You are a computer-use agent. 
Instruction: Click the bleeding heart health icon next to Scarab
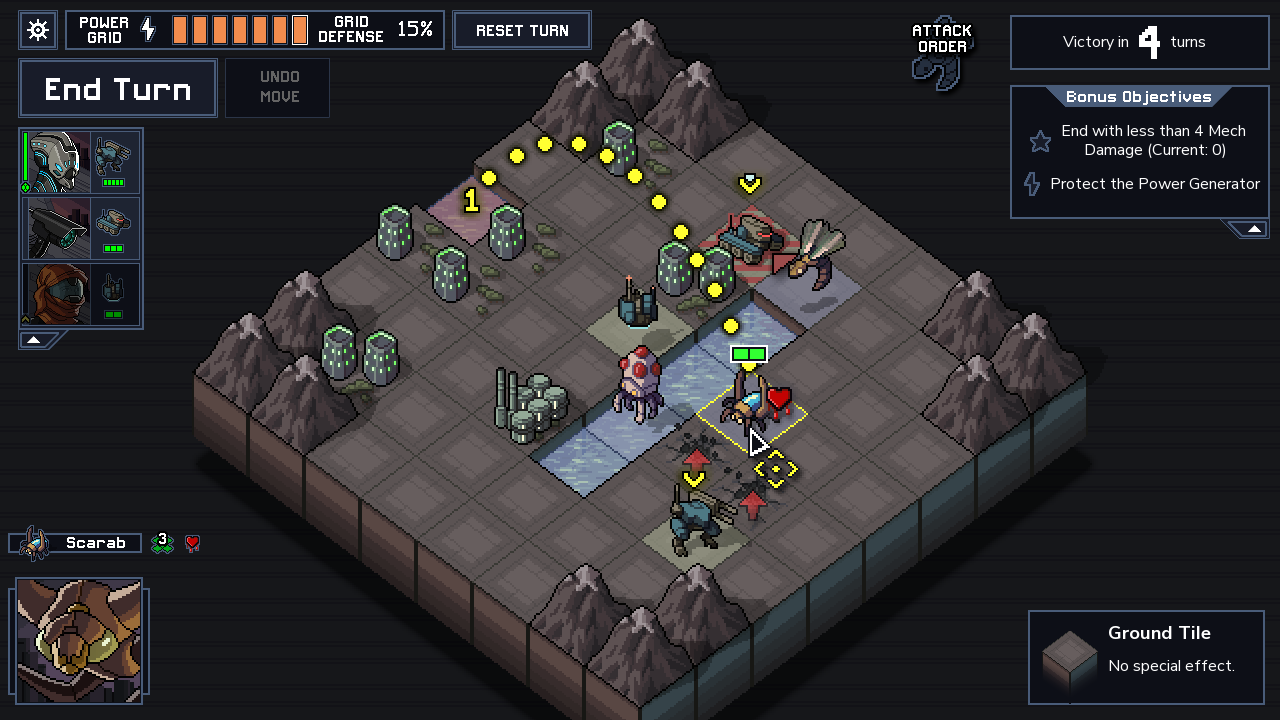191,543
